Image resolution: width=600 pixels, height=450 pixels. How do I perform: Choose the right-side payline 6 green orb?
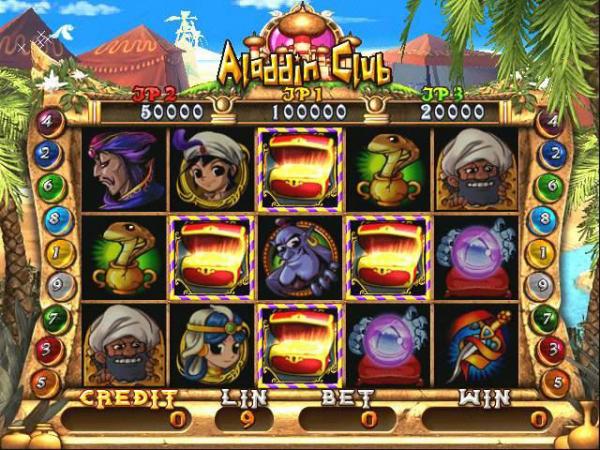[549, 187]
